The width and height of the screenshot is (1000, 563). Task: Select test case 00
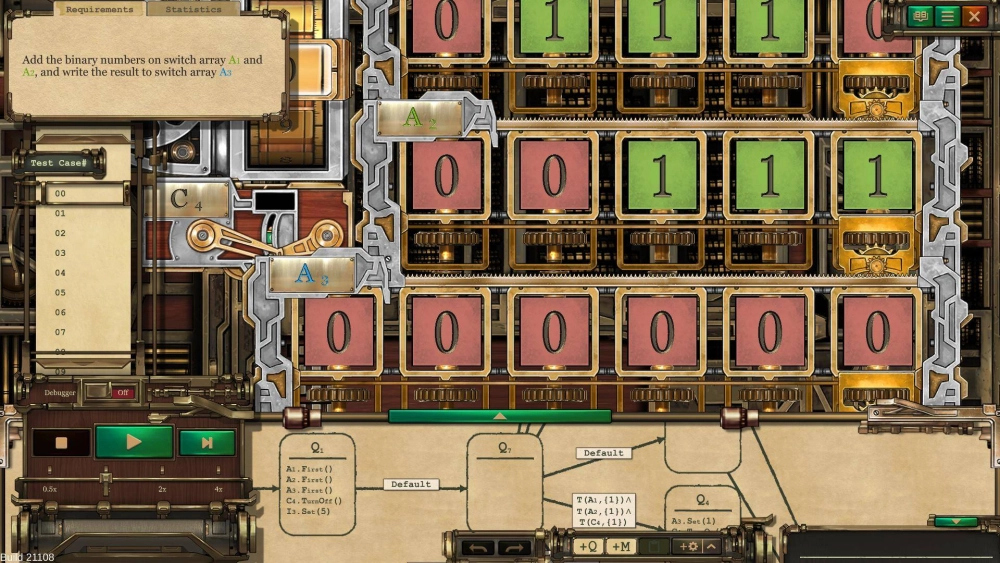(x=61, y=193)
